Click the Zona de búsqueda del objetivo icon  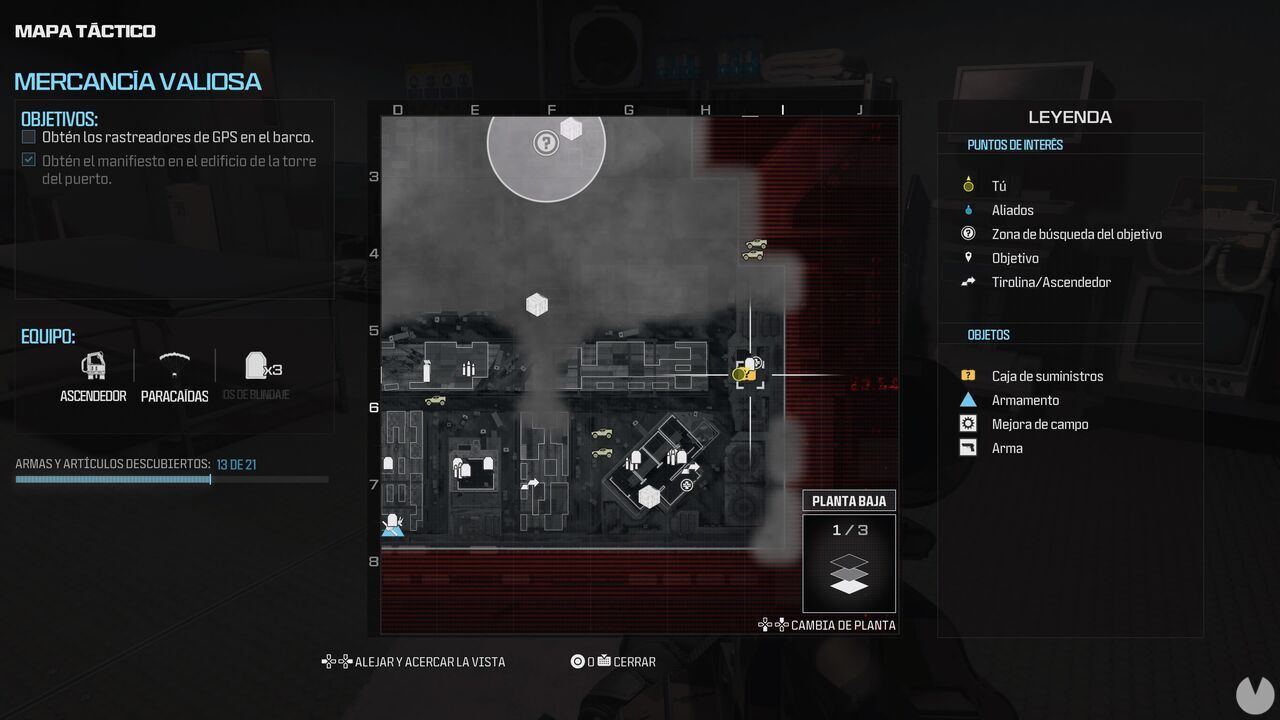click(966, 234)
